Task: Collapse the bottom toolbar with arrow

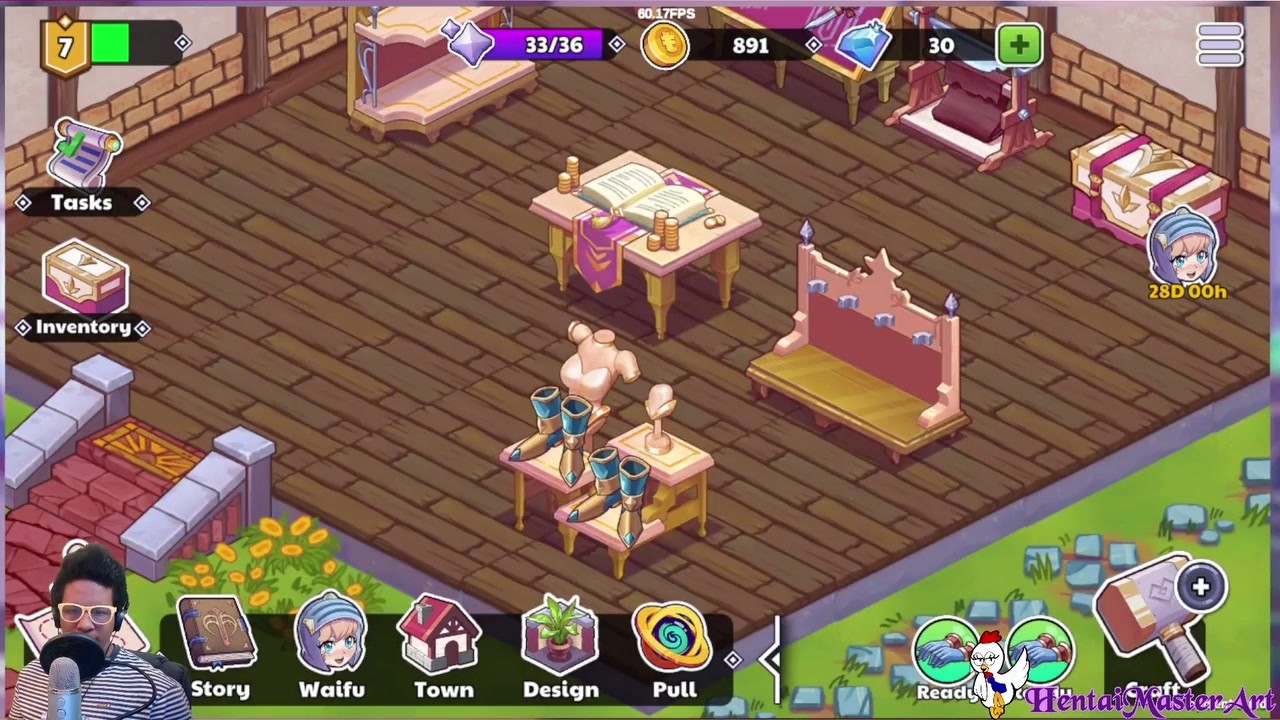Action: (771, 657)
